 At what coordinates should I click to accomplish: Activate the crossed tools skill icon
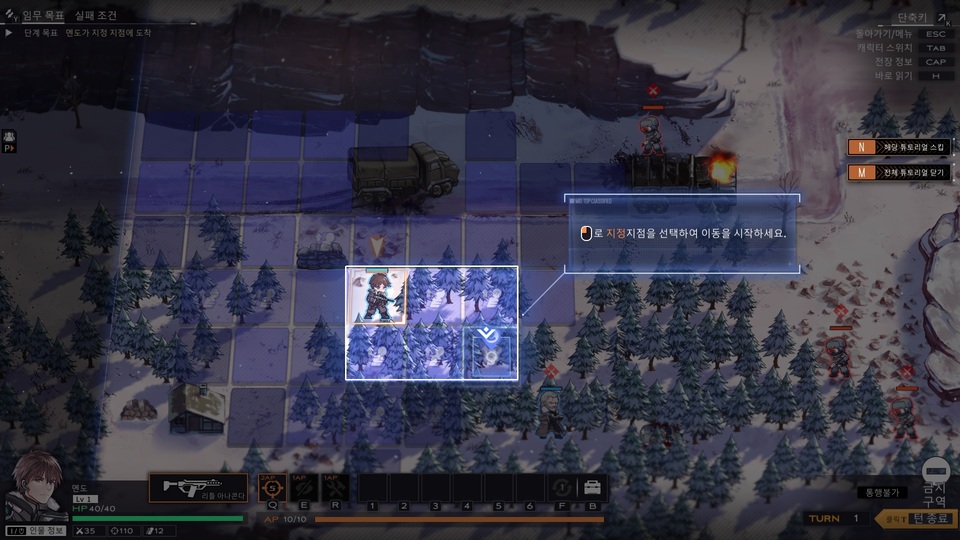(335, 487)
